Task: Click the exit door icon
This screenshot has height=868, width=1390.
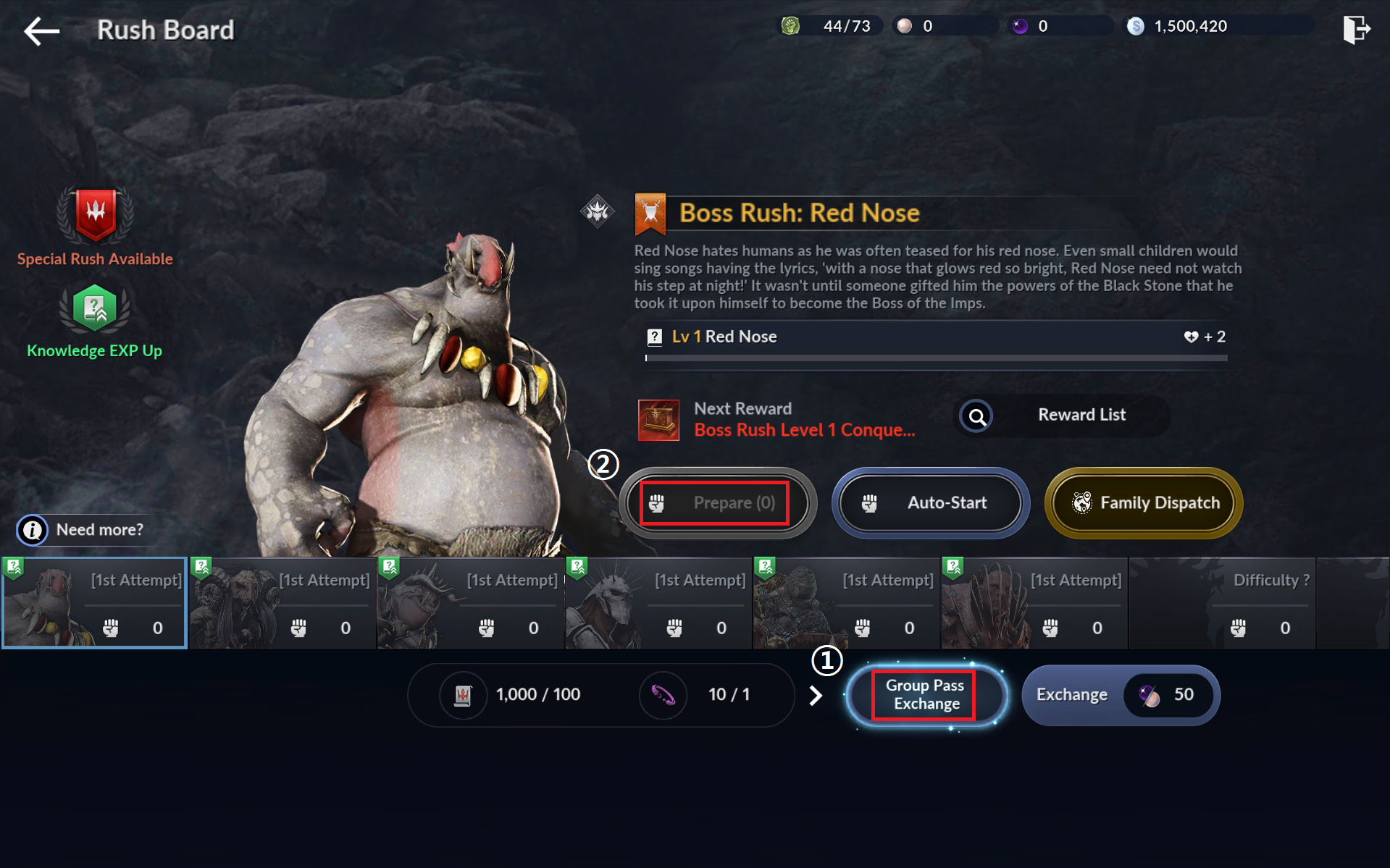Action: click(1355, 30)
